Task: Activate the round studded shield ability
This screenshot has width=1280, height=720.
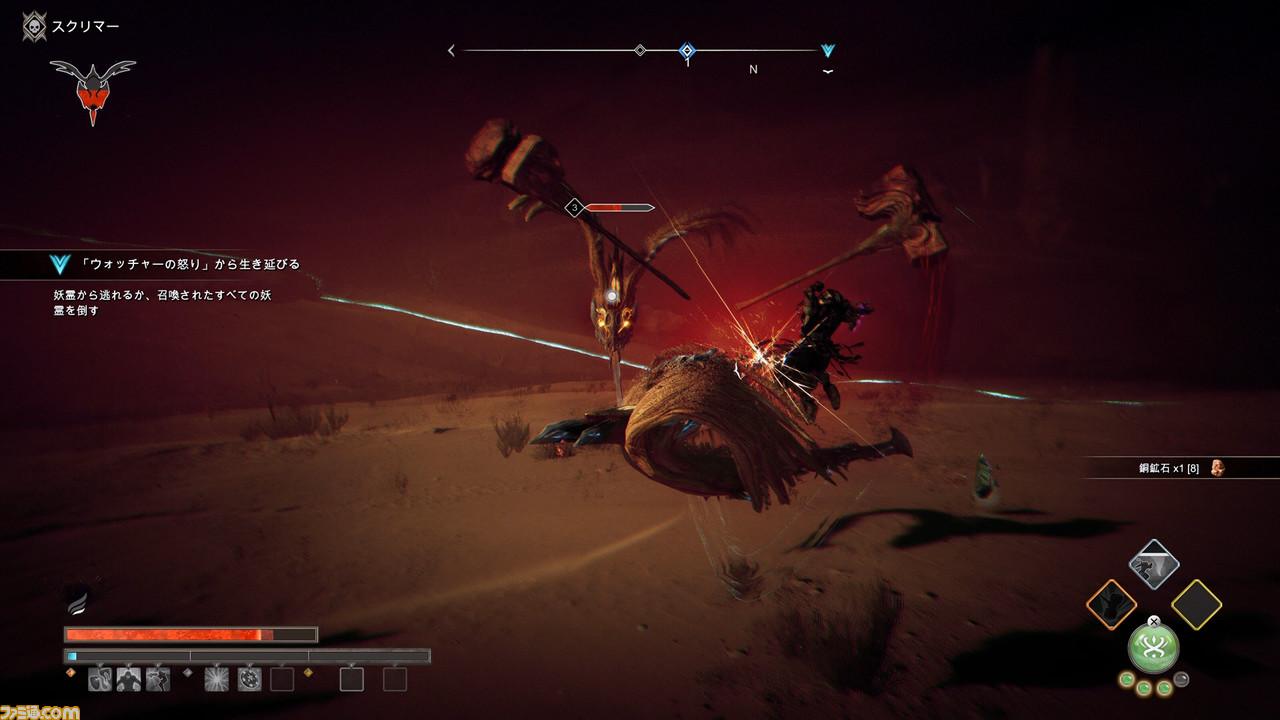Action: [x=250, y=680]
